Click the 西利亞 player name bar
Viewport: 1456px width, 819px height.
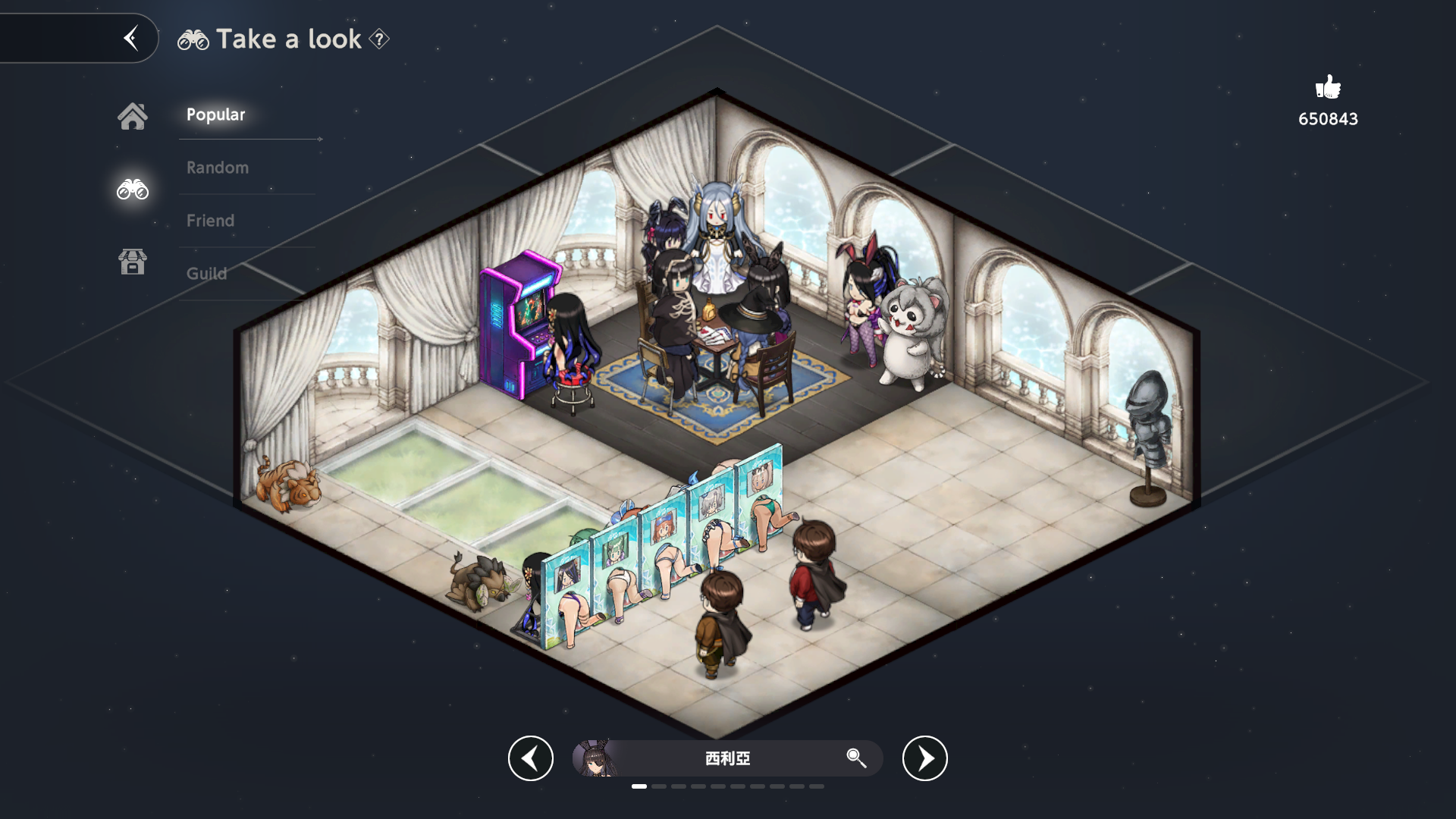(728, 758)
